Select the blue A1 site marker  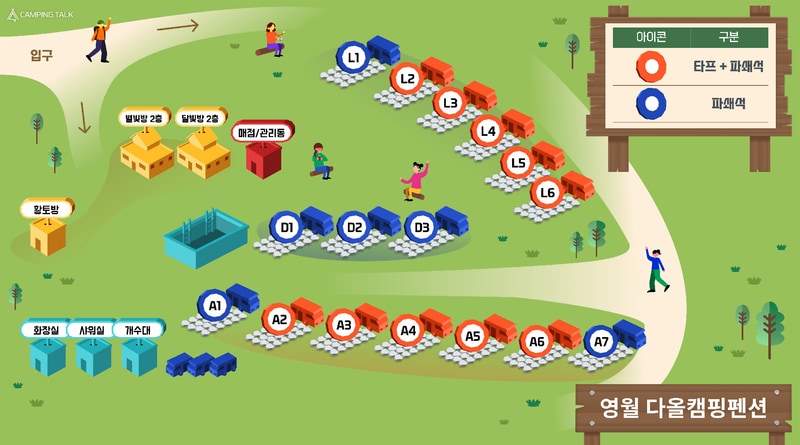[x=214, y=304]
